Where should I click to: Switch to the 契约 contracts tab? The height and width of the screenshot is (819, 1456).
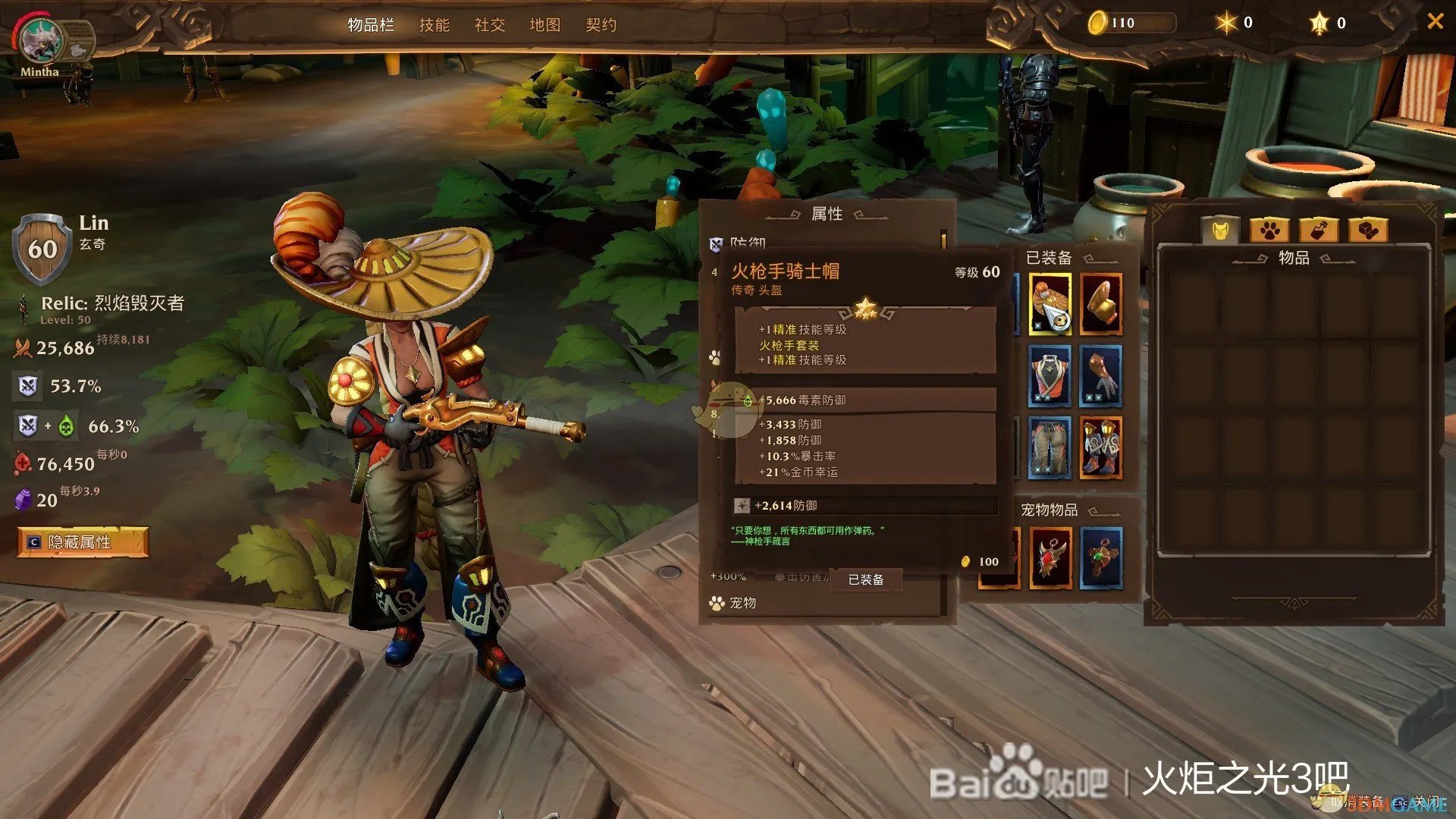click(601, 25)
